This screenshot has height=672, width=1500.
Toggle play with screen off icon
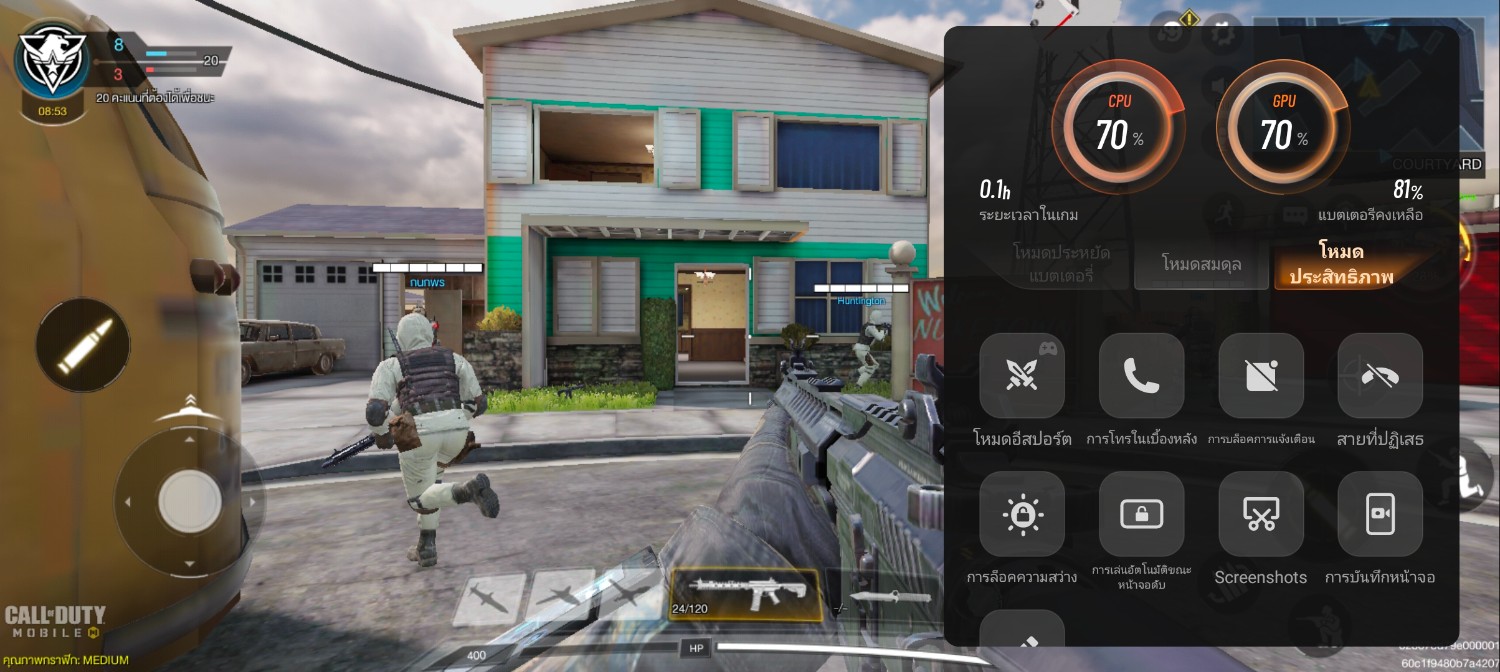(1141, 514)
